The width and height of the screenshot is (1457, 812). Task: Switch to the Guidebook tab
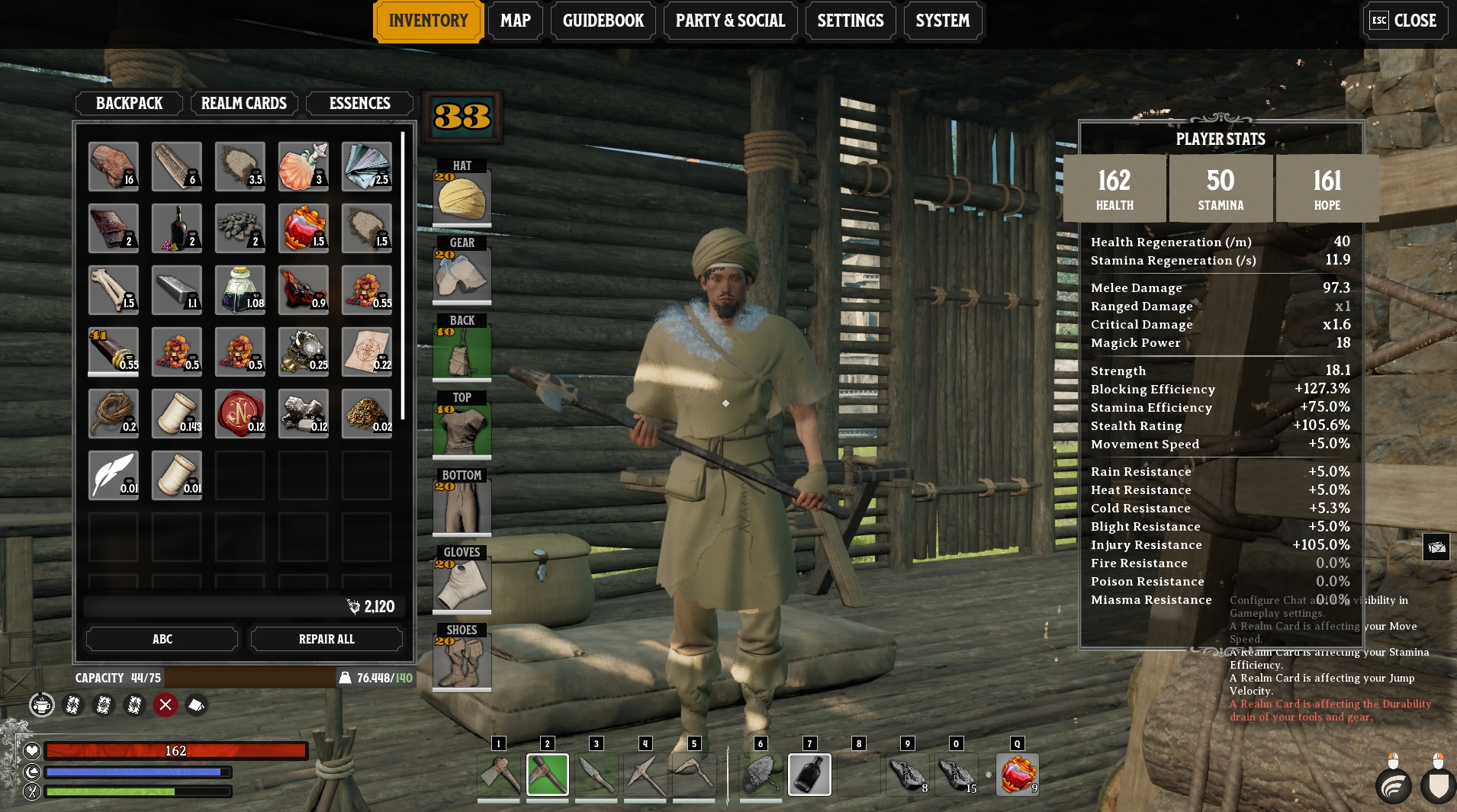coord(603,21)
